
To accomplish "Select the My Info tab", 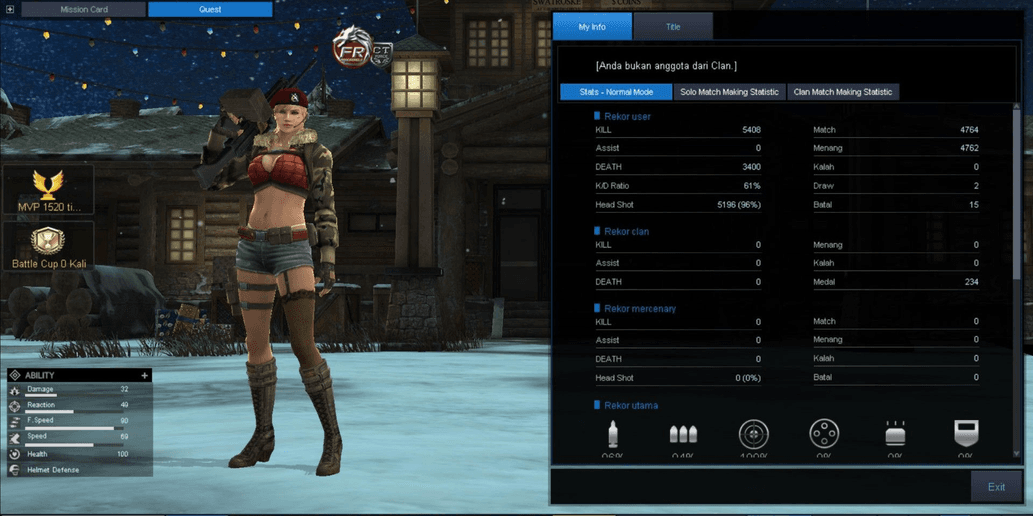I will click(592, 27).
